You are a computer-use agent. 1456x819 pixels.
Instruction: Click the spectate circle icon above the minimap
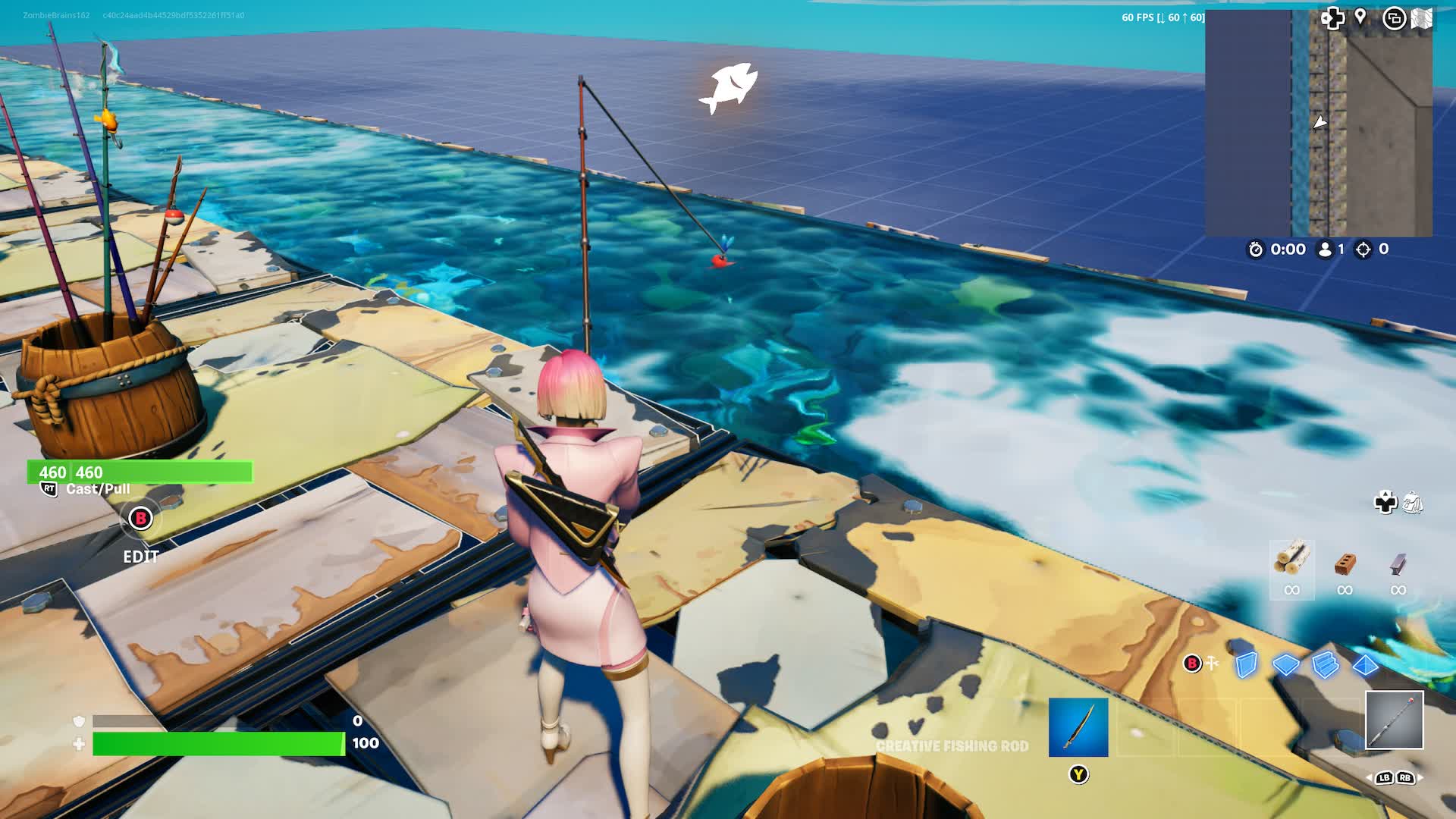1395,17
